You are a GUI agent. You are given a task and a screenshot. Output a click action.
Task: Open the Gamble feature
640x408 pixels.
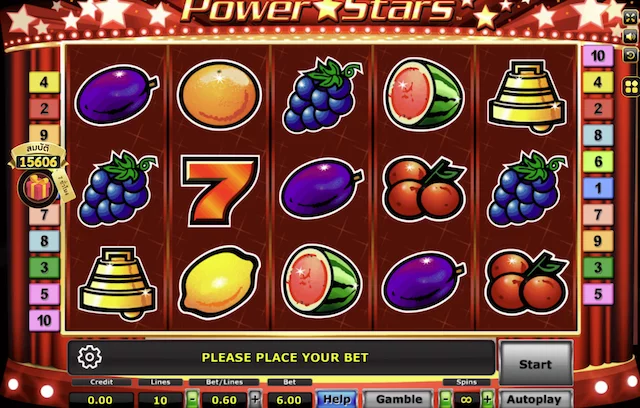[398, 398]
